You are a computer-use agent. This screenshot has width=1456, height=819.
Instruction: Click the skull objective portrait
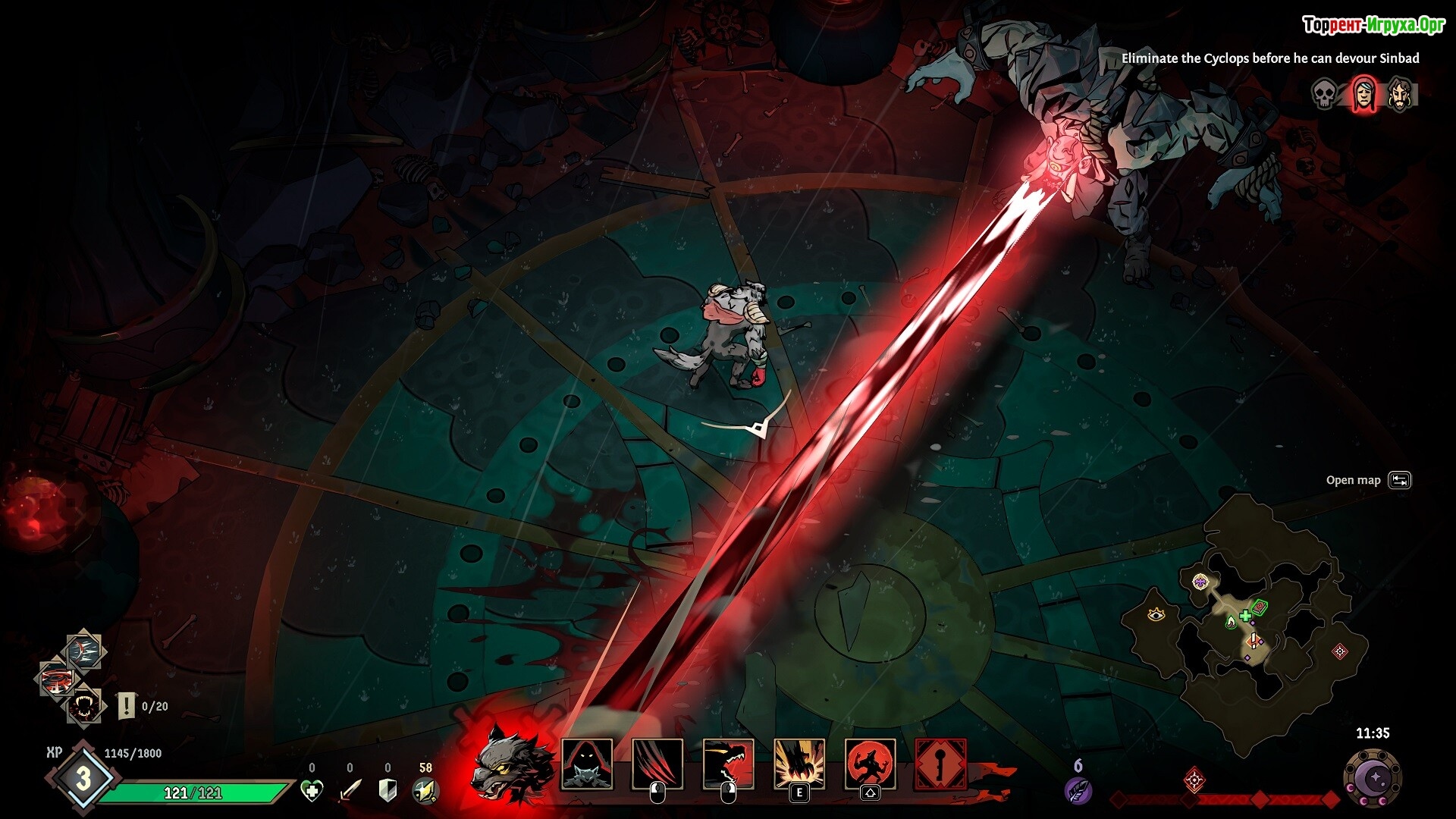tap(1324, 95)
